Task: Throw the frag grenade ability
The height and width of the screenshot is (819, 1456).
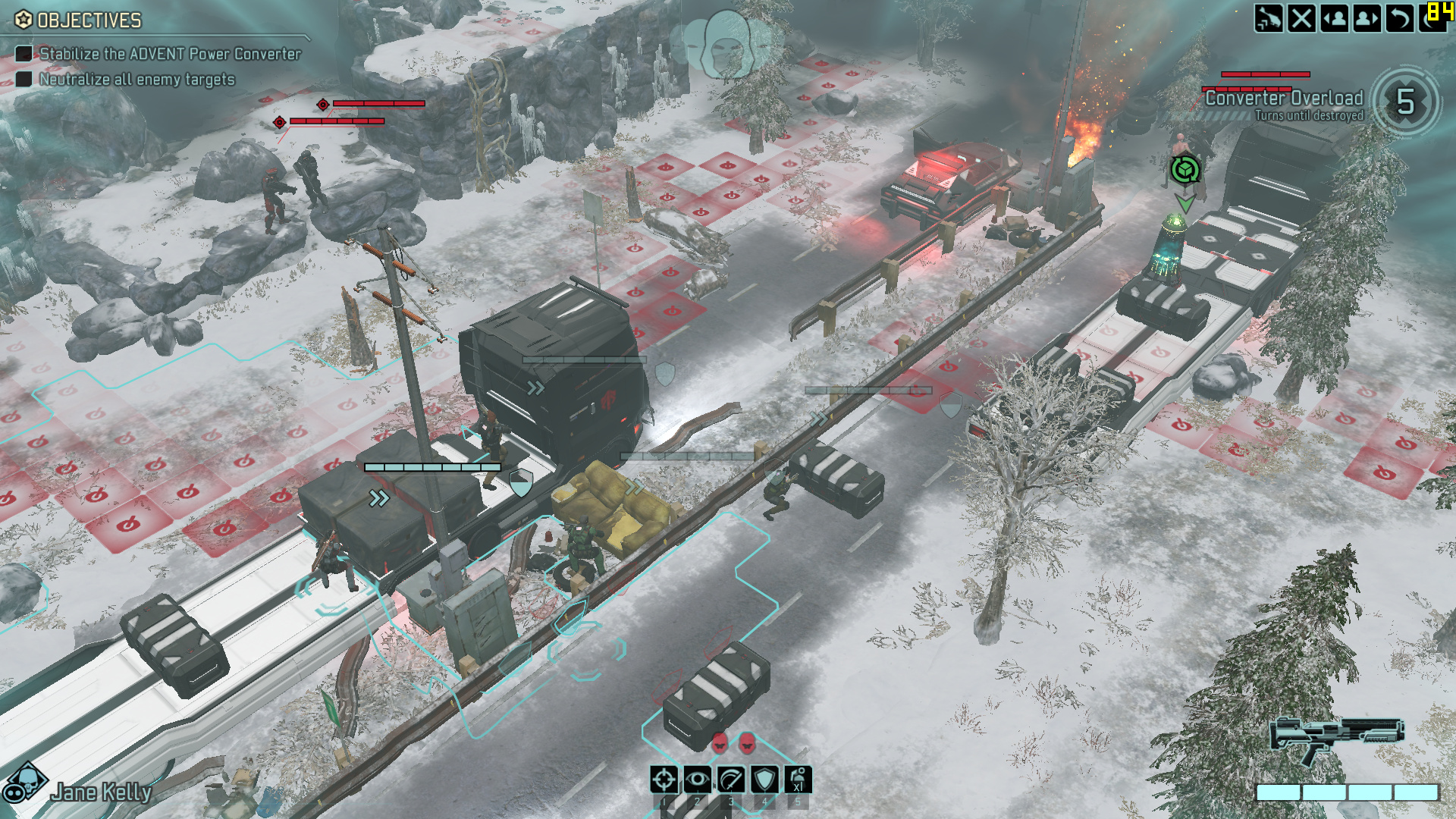Action: coord(798,779)
